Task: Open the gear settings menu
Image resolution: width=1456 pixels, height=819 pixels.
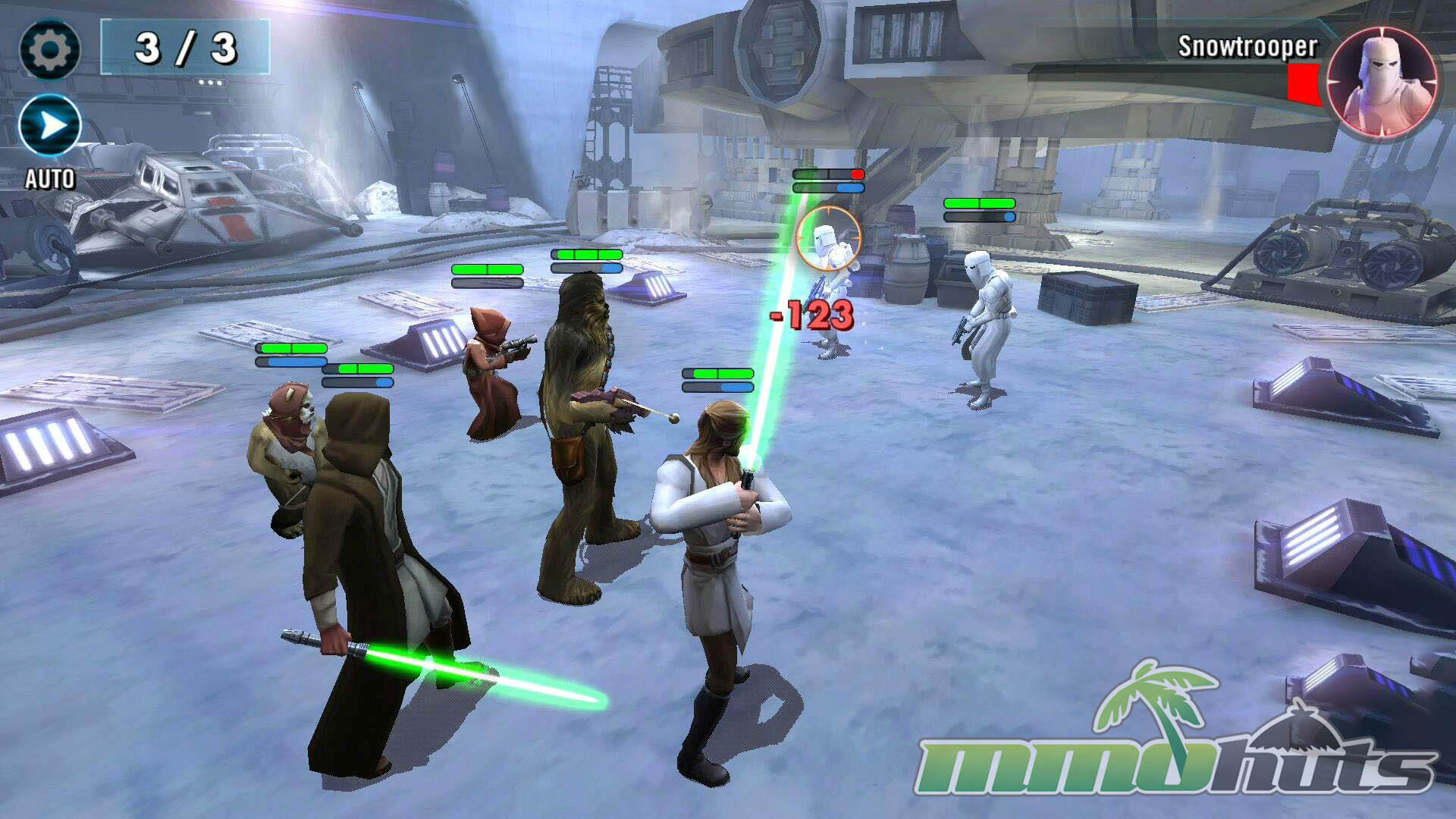Action: (x=49, y=50)
